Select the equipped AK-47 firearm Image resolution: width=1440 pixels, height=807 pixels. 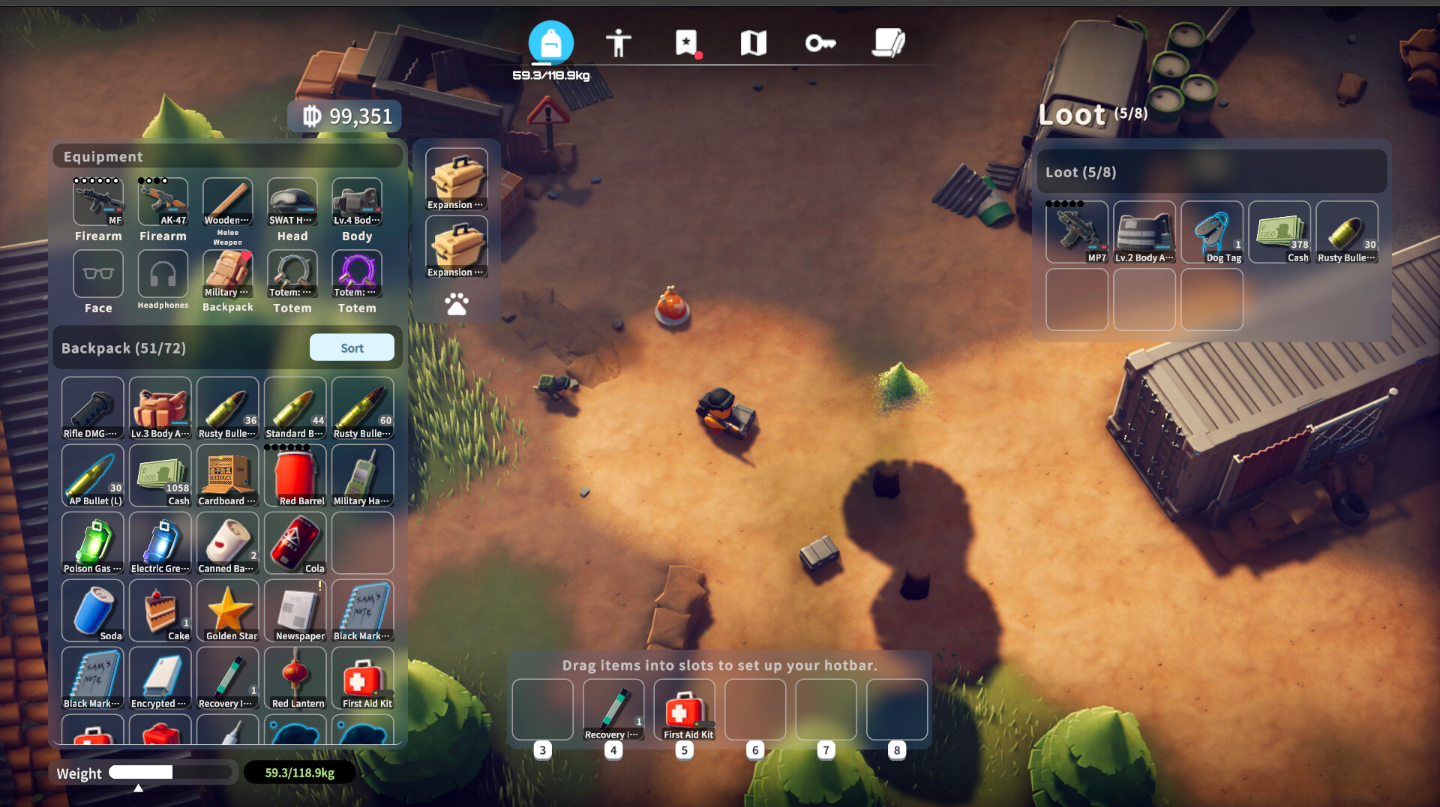point(163,203)
